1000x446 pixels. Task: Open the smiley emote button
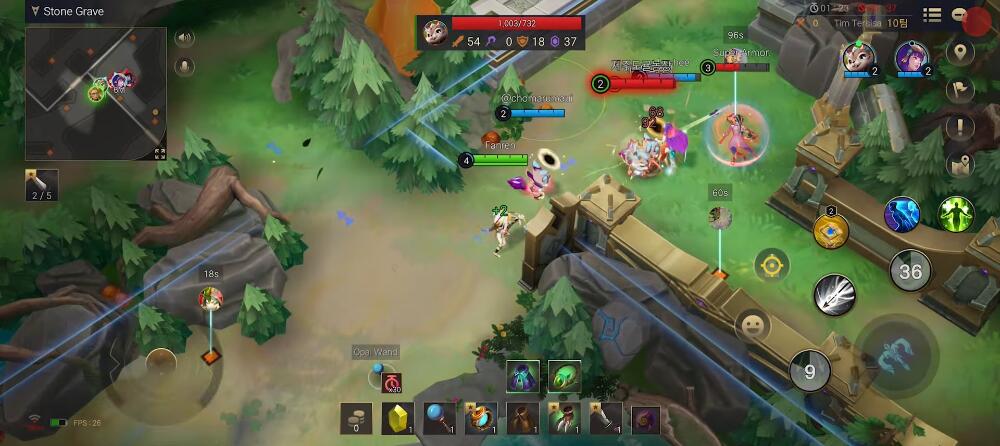751,325
